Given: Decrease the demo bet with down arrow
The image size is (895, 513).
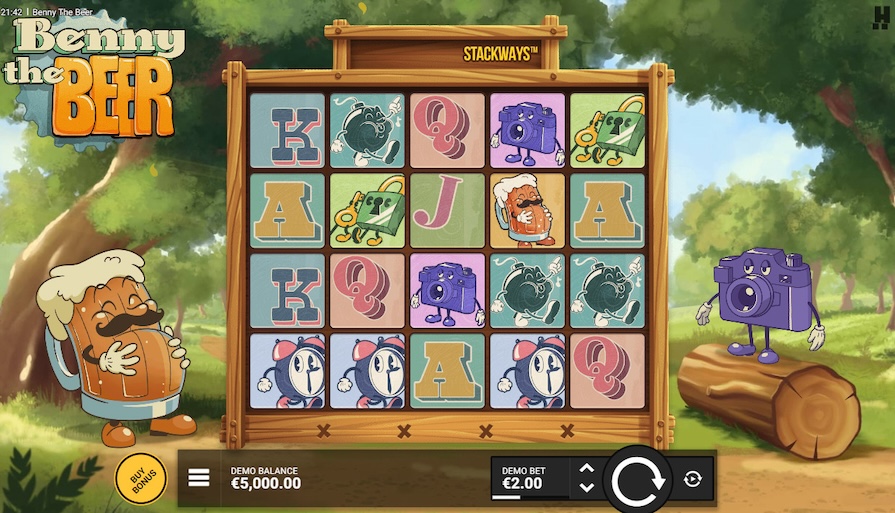Looking at the screenshot, I should 587,488.
